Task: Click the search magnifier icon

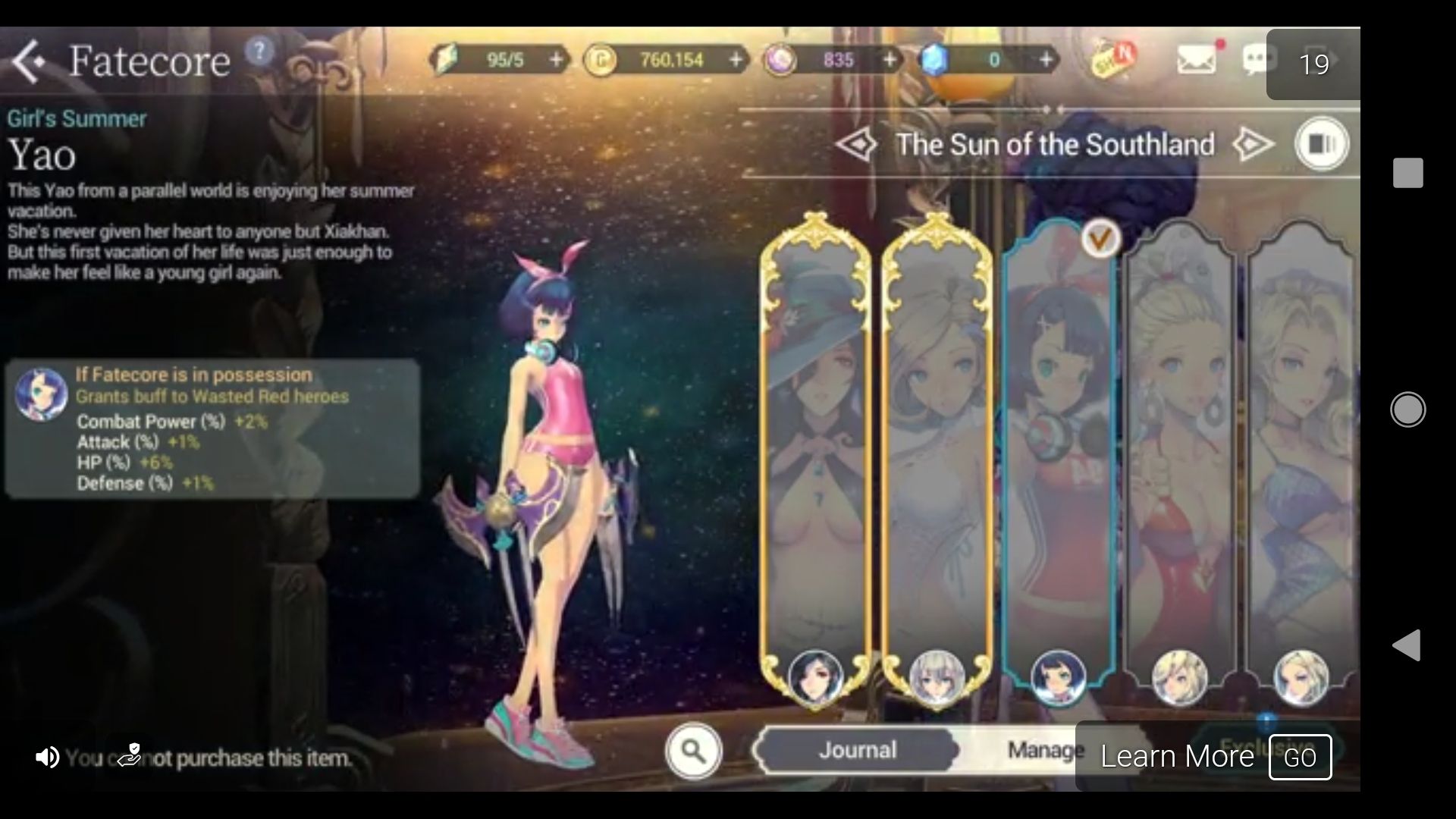Action: pyautogui.click(x=695, y=749)
